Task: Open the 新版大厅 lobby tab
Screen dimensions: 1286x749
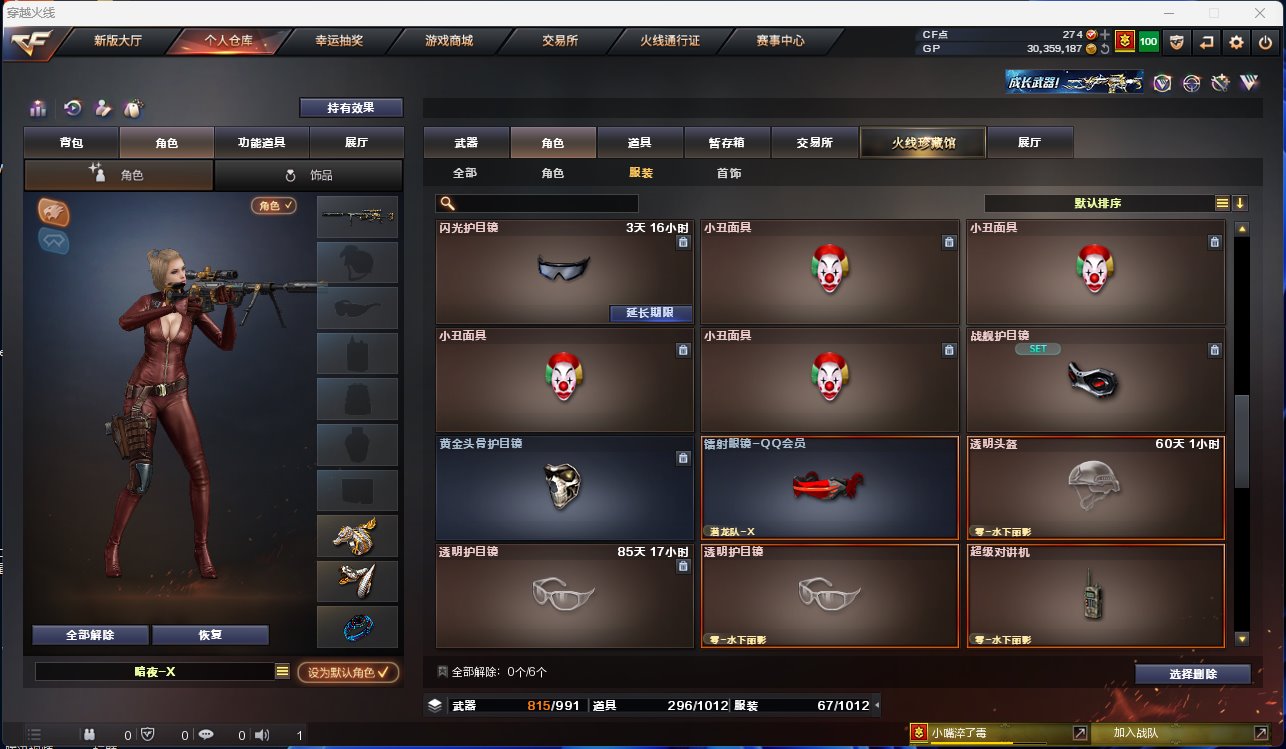Action: click(x=117, y=41)
